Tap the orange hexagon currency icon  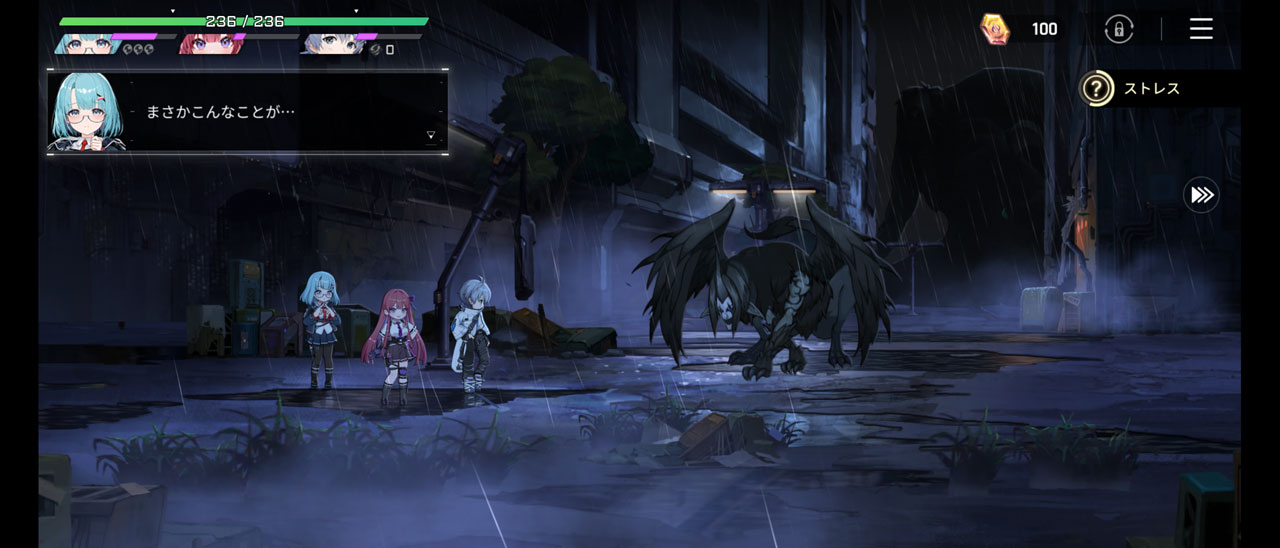(994, 29)
